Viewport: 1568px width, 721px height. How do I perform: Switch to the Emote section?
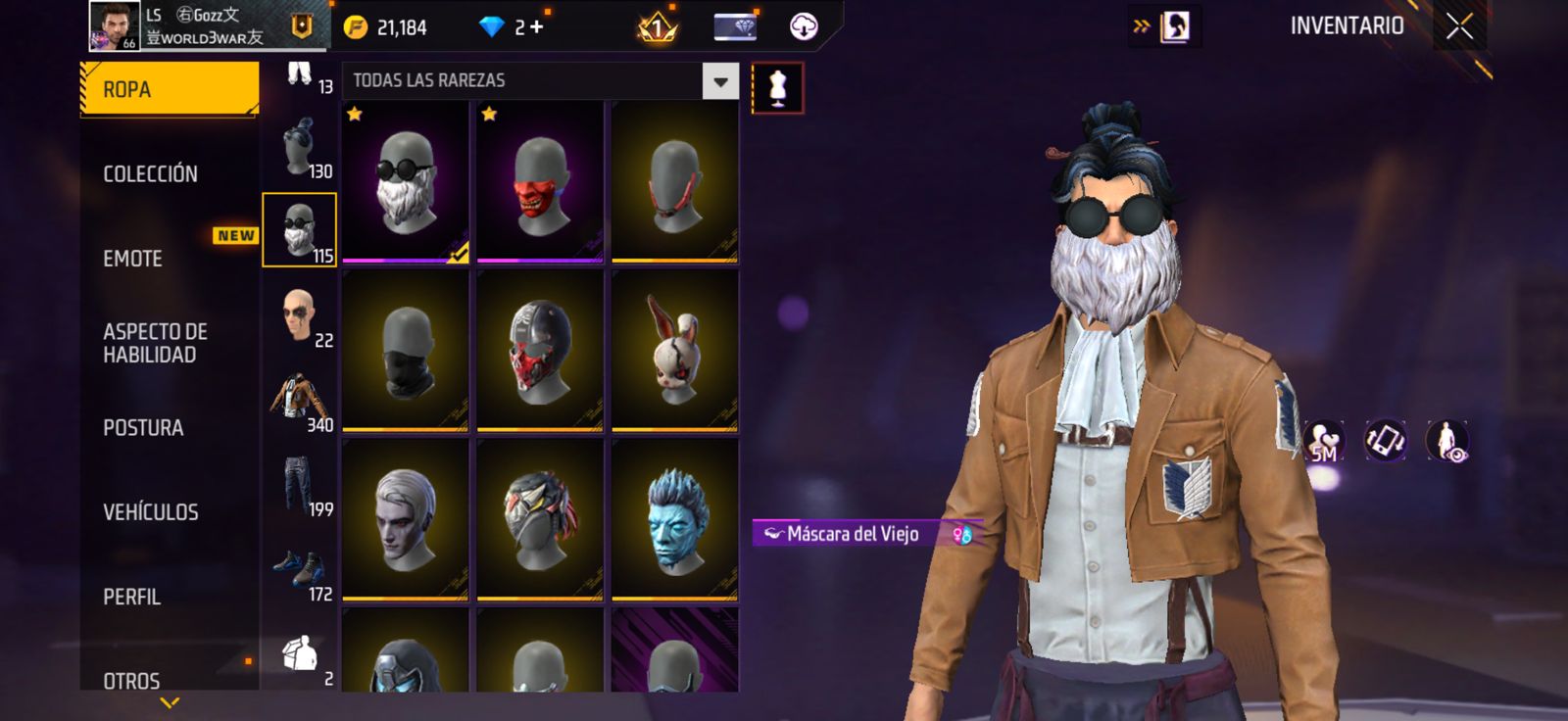(x=132, y=259)
